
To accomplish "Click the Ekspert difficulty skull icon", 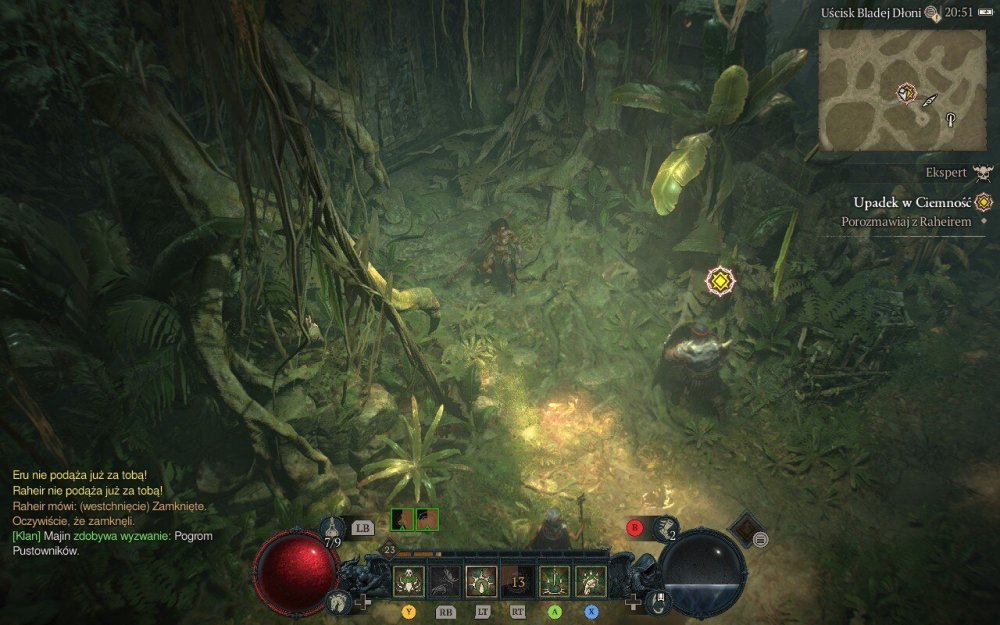I will [985, 172].
